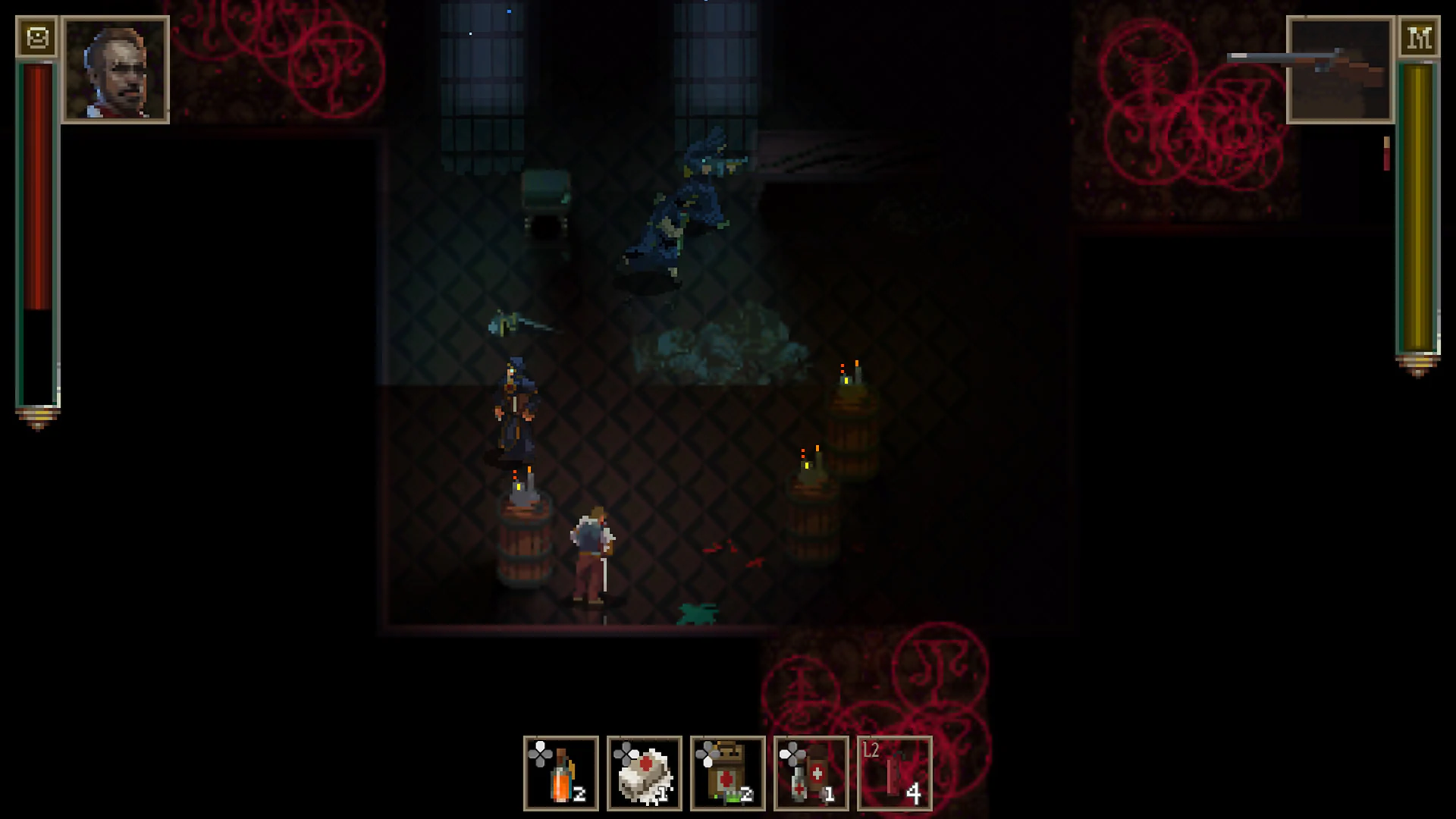This screenshot has height=819, width=1456.
Task: Select the dynamite bound to L2
Action: (x=894, y=773)
